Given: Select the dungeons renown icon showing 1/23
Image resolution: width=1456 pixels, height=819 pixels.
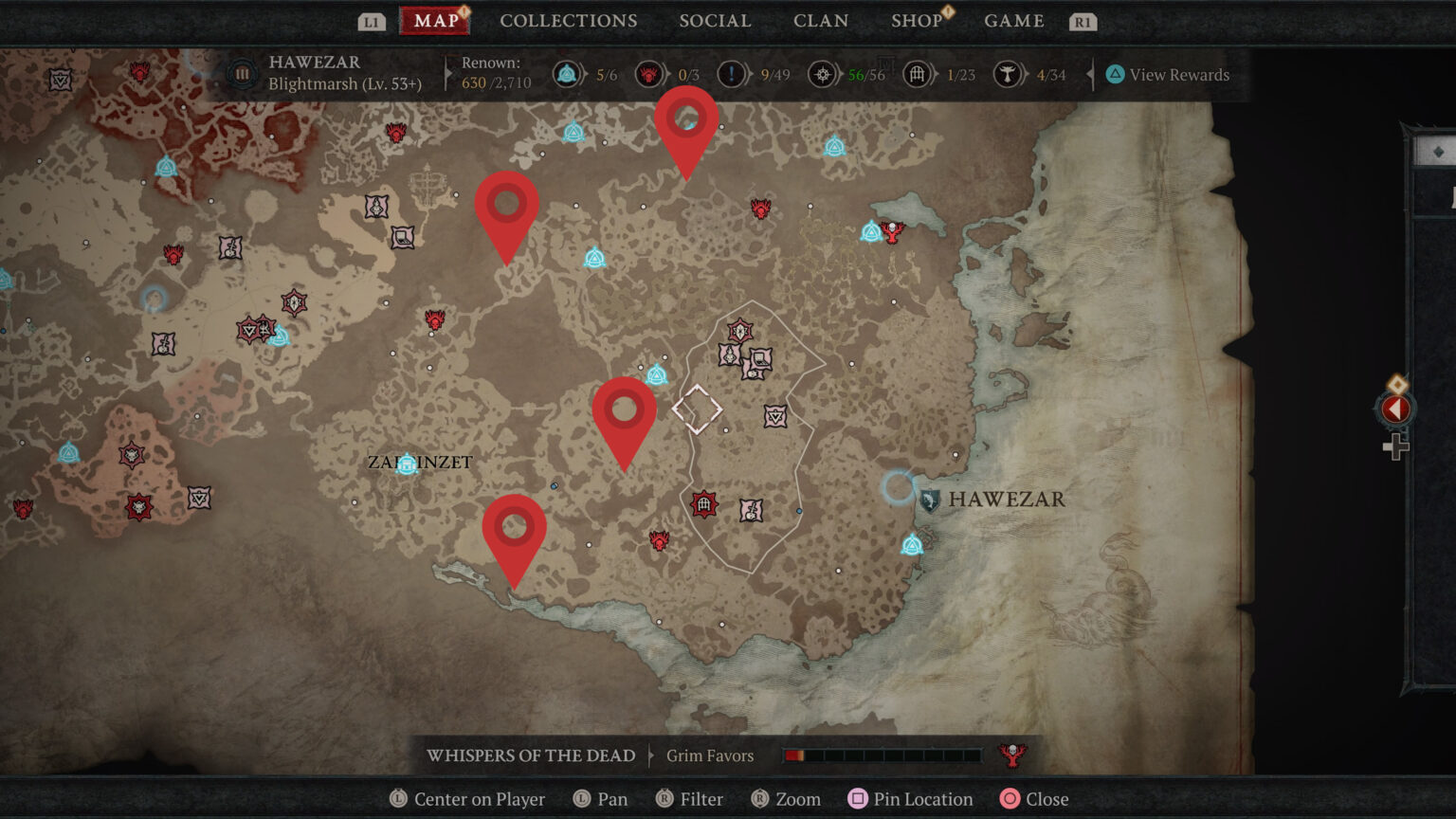Looking at the screenshot, I should [916, 75].
